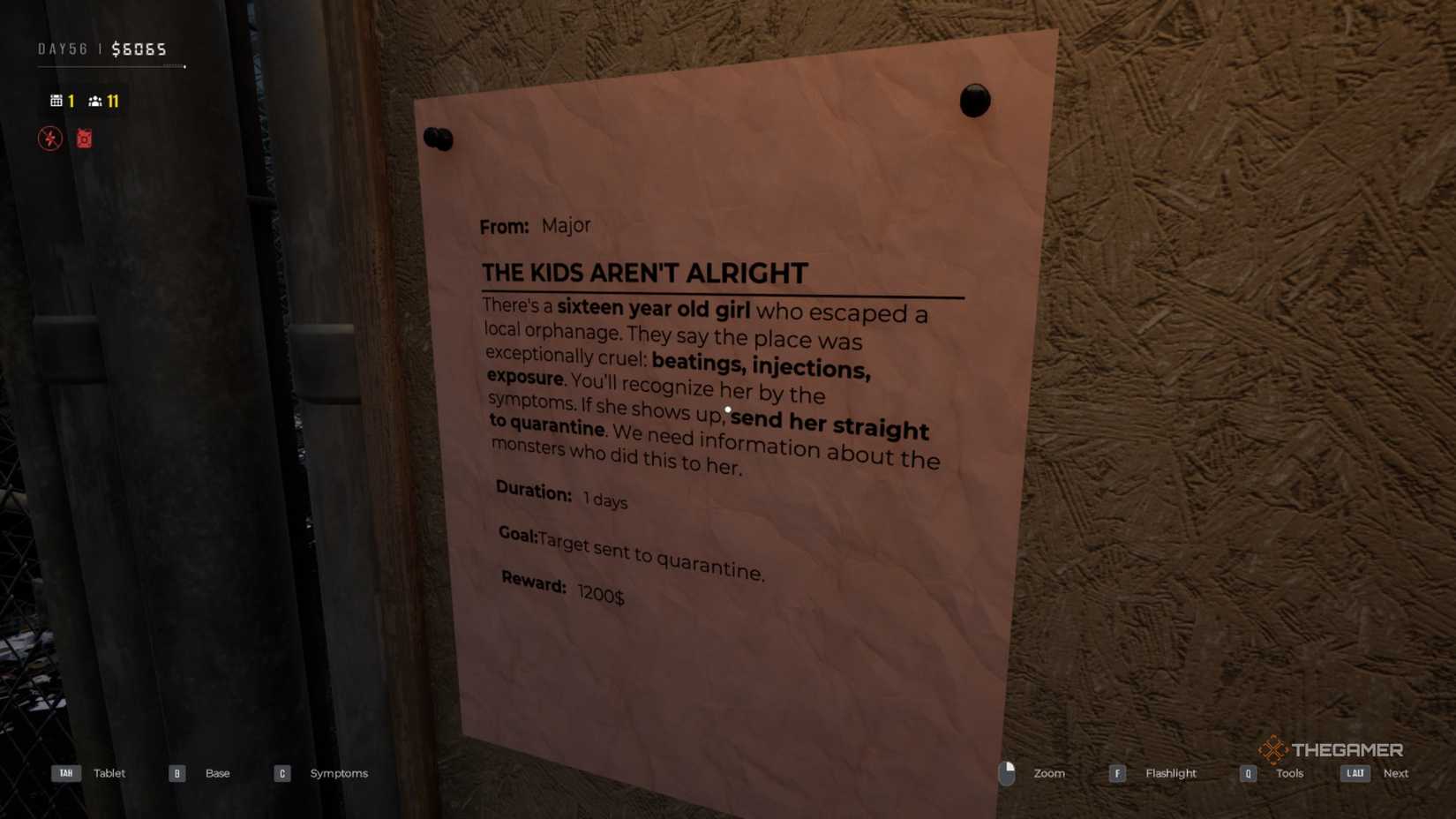Click the Q Tools keybind icon
Viewport: 1456px width, 819px height.
click(1248, 773)
